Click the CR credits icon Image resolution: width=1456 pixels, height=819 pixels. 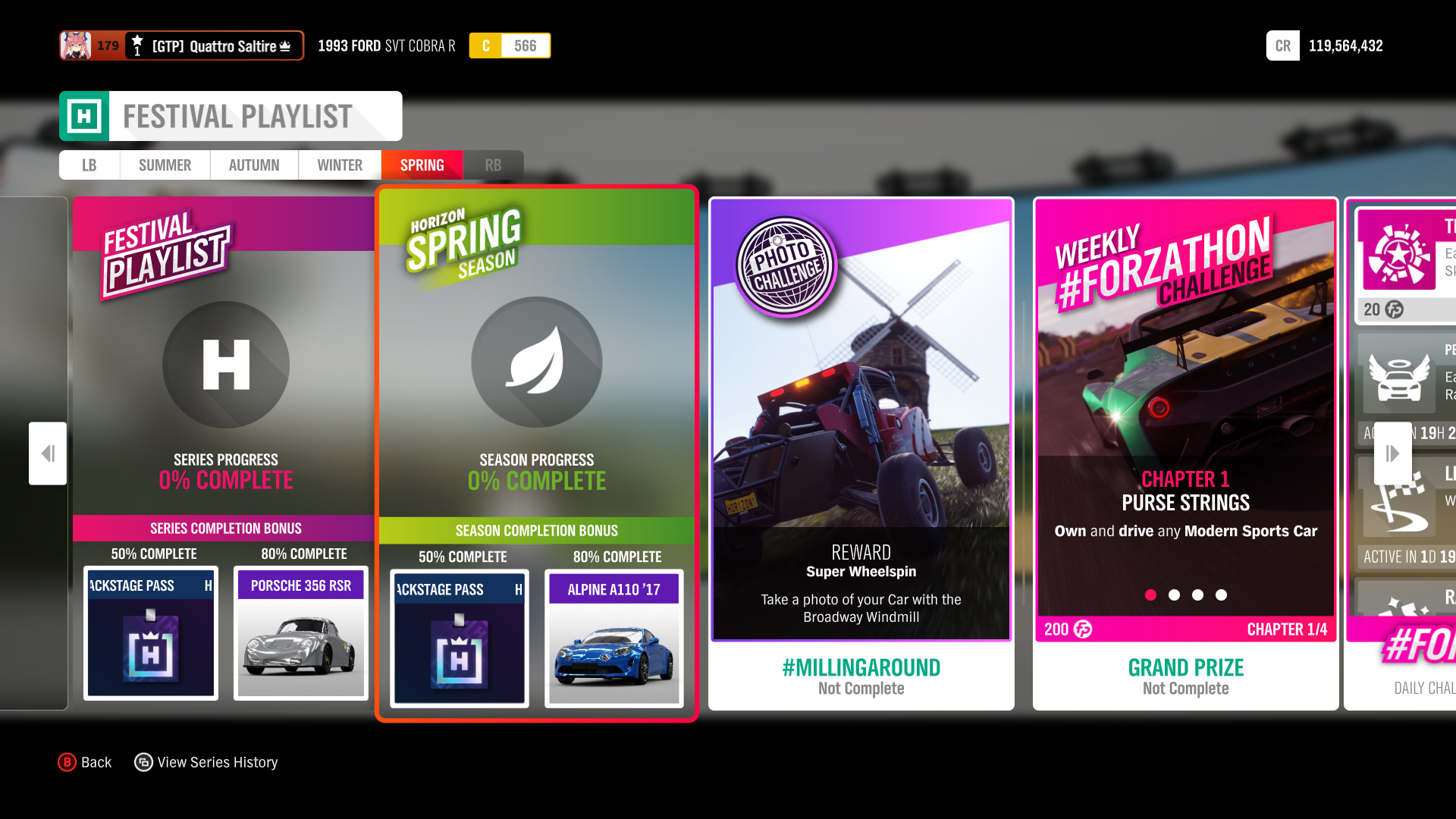click(x=1282, y=45)
